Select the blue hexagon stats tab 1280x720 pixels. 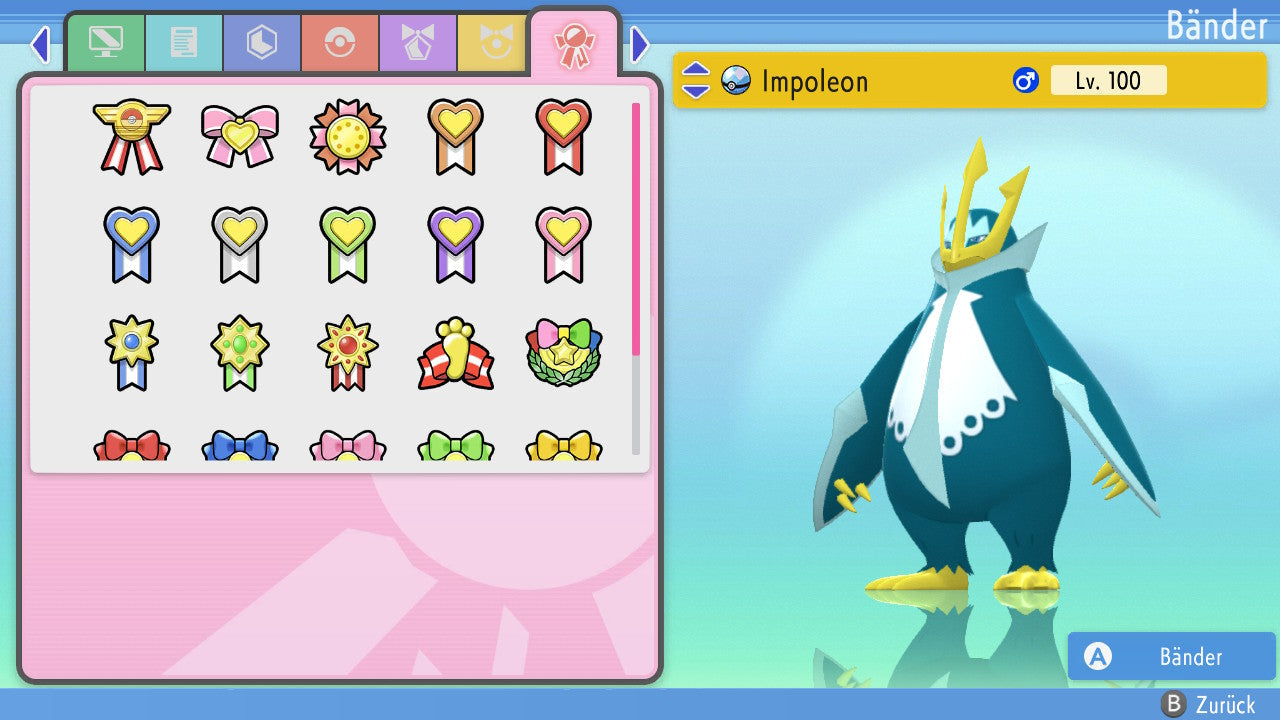262,43
